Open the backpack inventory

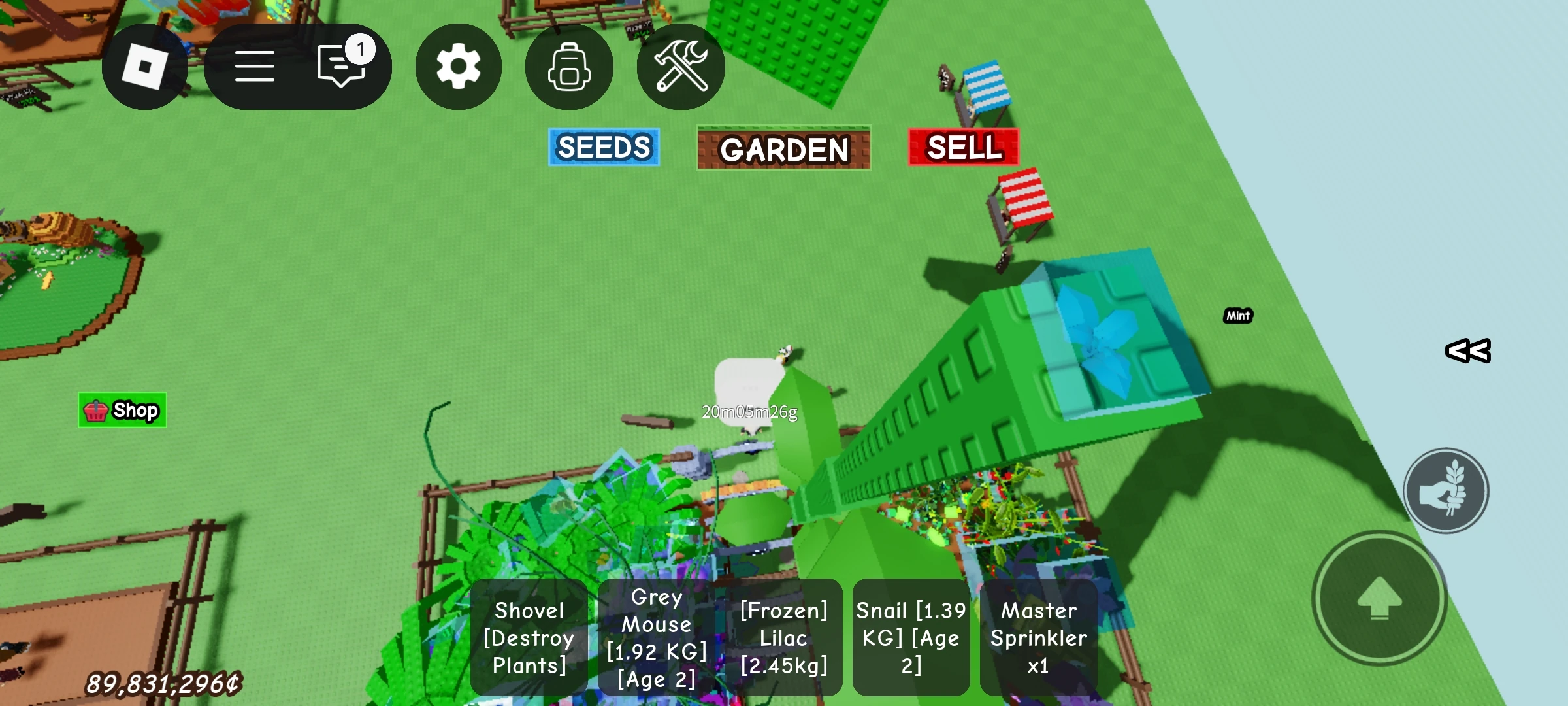coord(569,67)
